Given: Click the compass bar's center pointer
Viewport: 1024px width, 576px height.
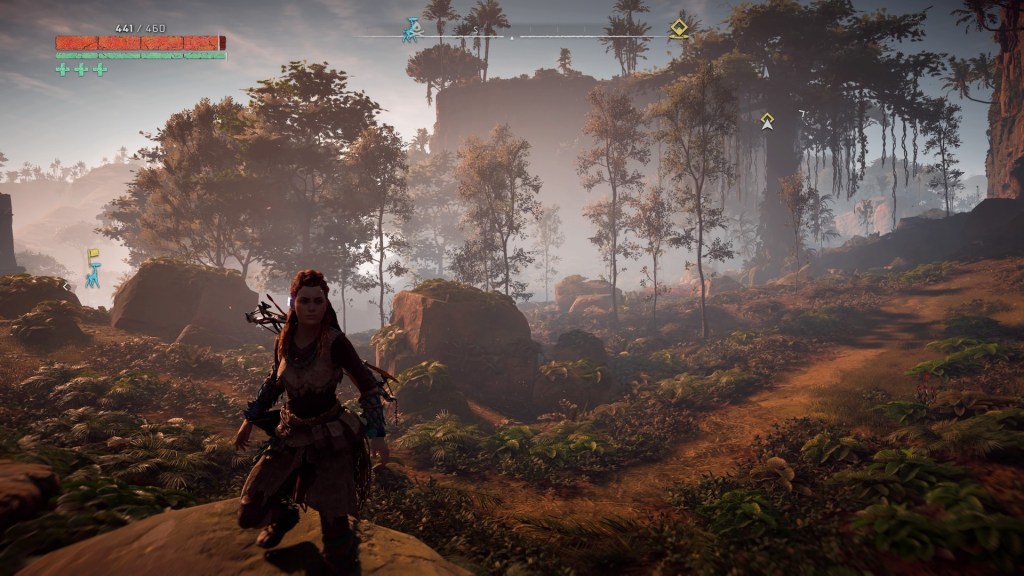Looking at the screenshot, I should click(513, 37).
